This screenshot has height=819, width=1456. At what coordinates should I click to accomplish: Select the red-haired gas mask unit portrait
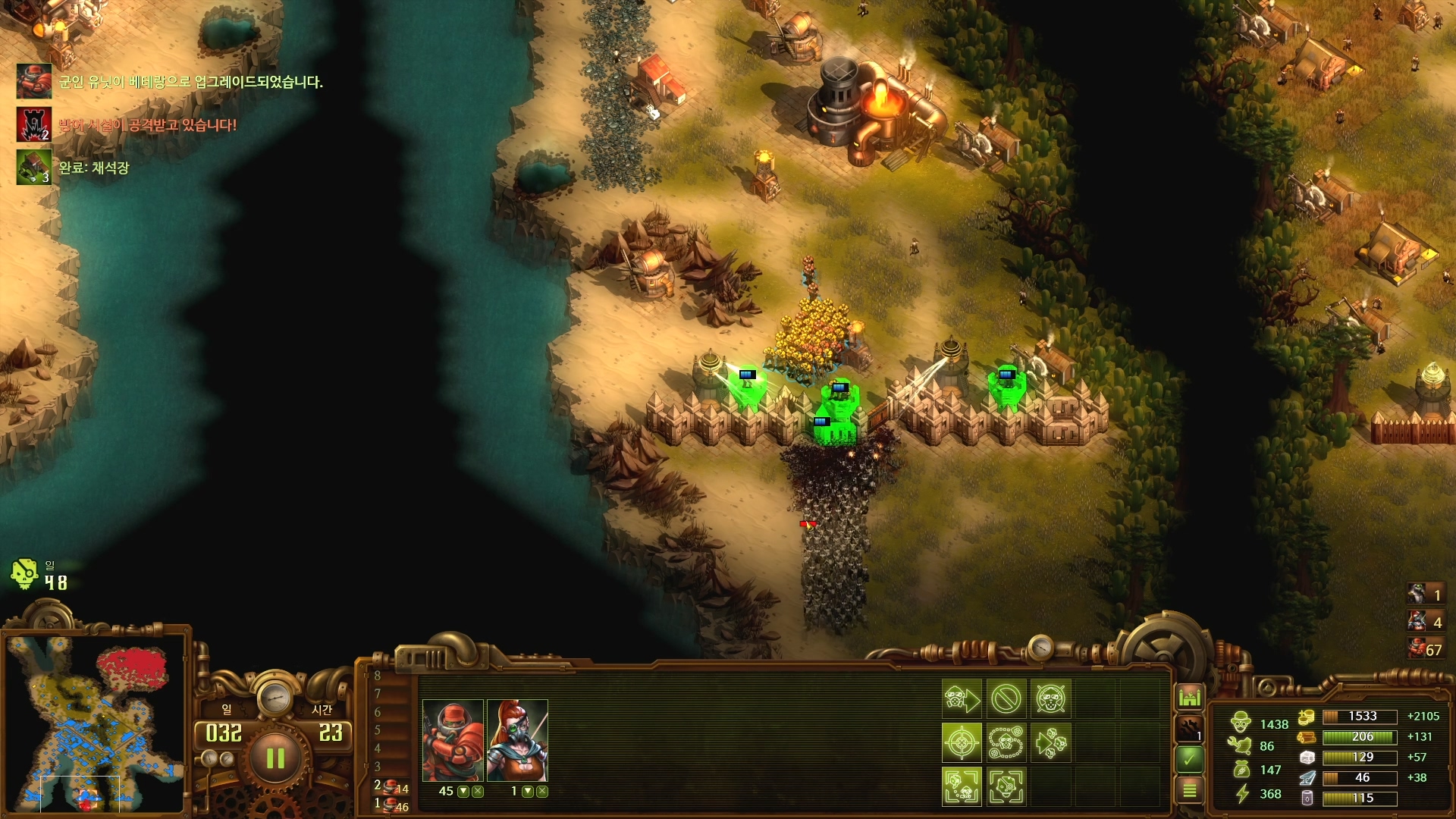[x=517, y=740]
